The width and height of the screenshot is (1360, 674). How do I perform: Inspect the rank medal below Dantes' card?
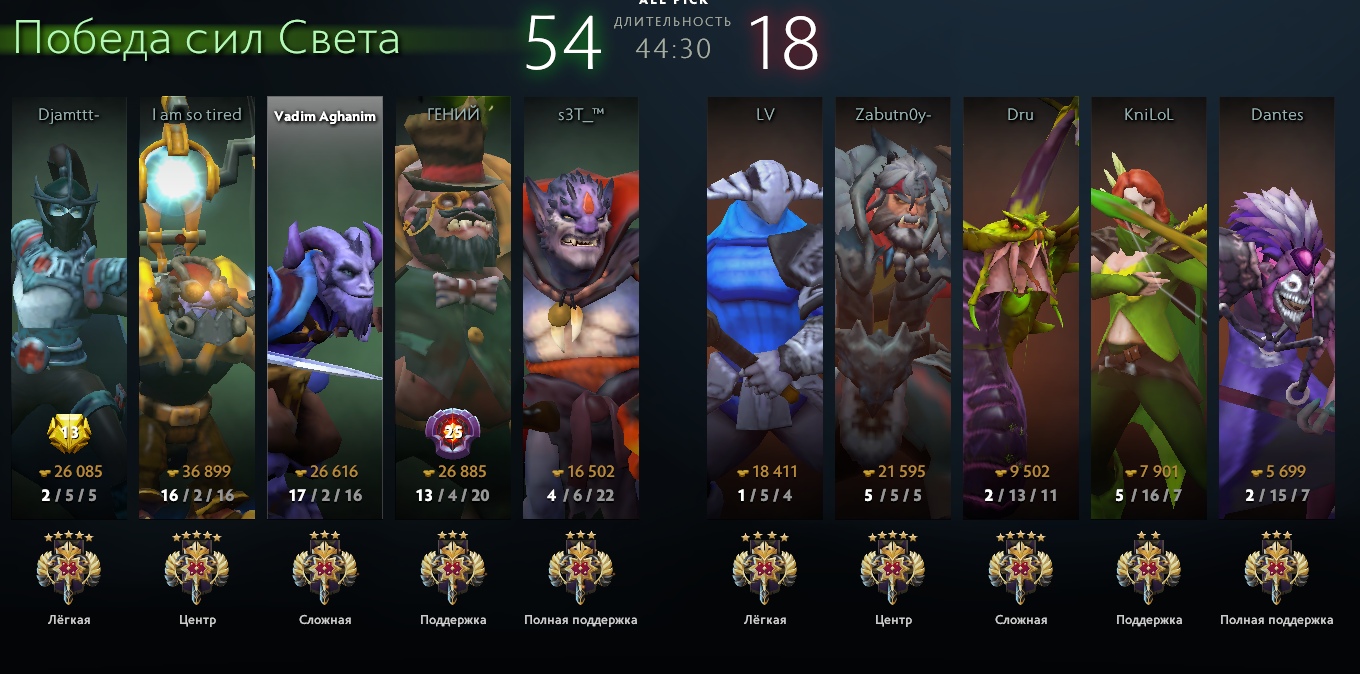[x=1277, y=568]
